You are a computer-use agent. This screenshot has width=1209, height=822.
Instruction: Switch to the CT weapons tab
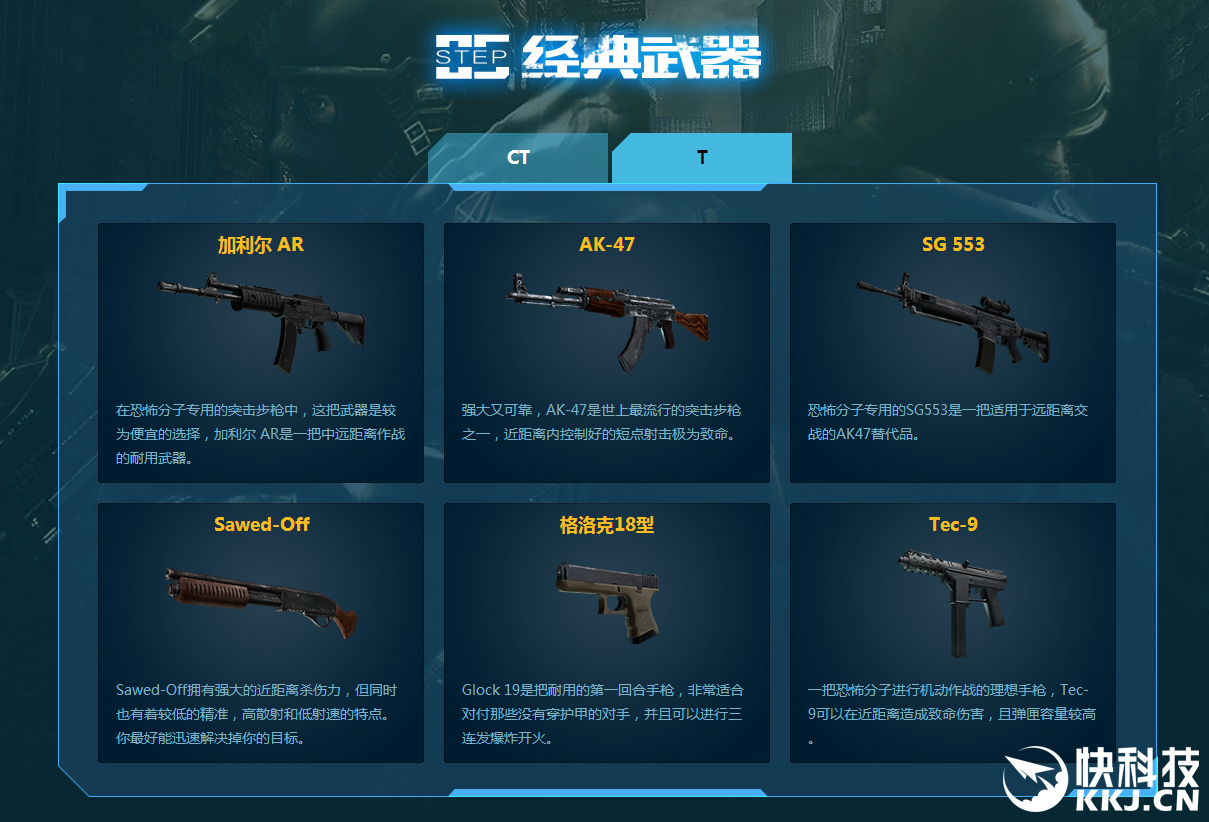point(518,158)
